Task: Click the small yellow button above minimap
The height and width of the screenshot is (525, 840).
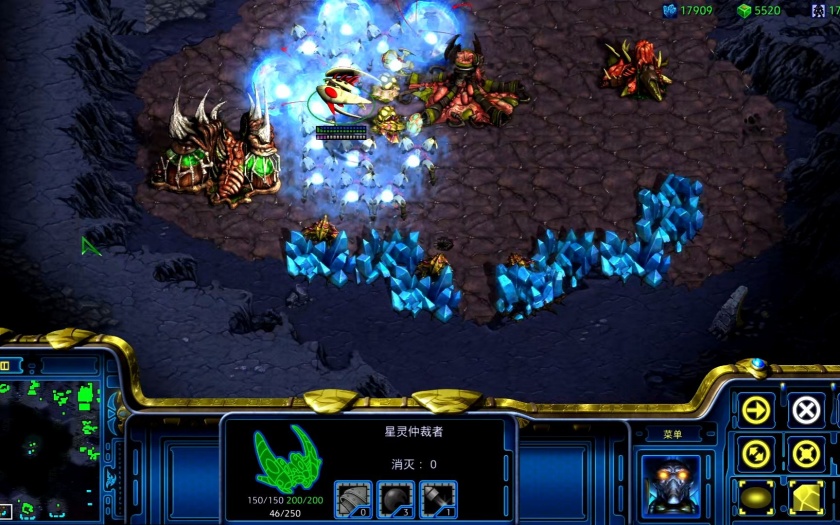Action: point(4,366)
